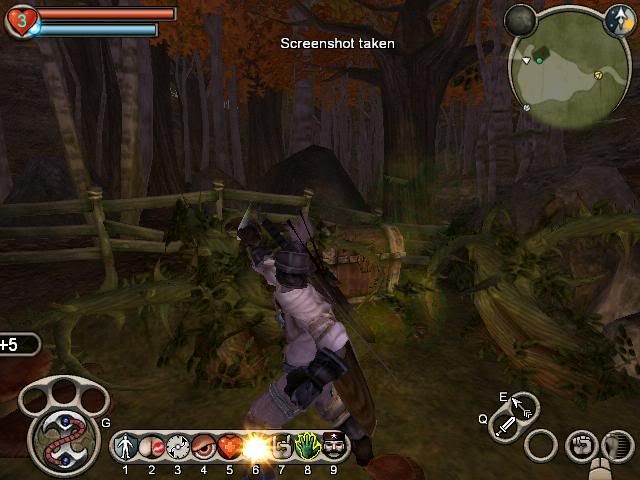Activate the red eye hotbar icon
The width and height of the screenshot is (640, 480).
click(204, 446)
